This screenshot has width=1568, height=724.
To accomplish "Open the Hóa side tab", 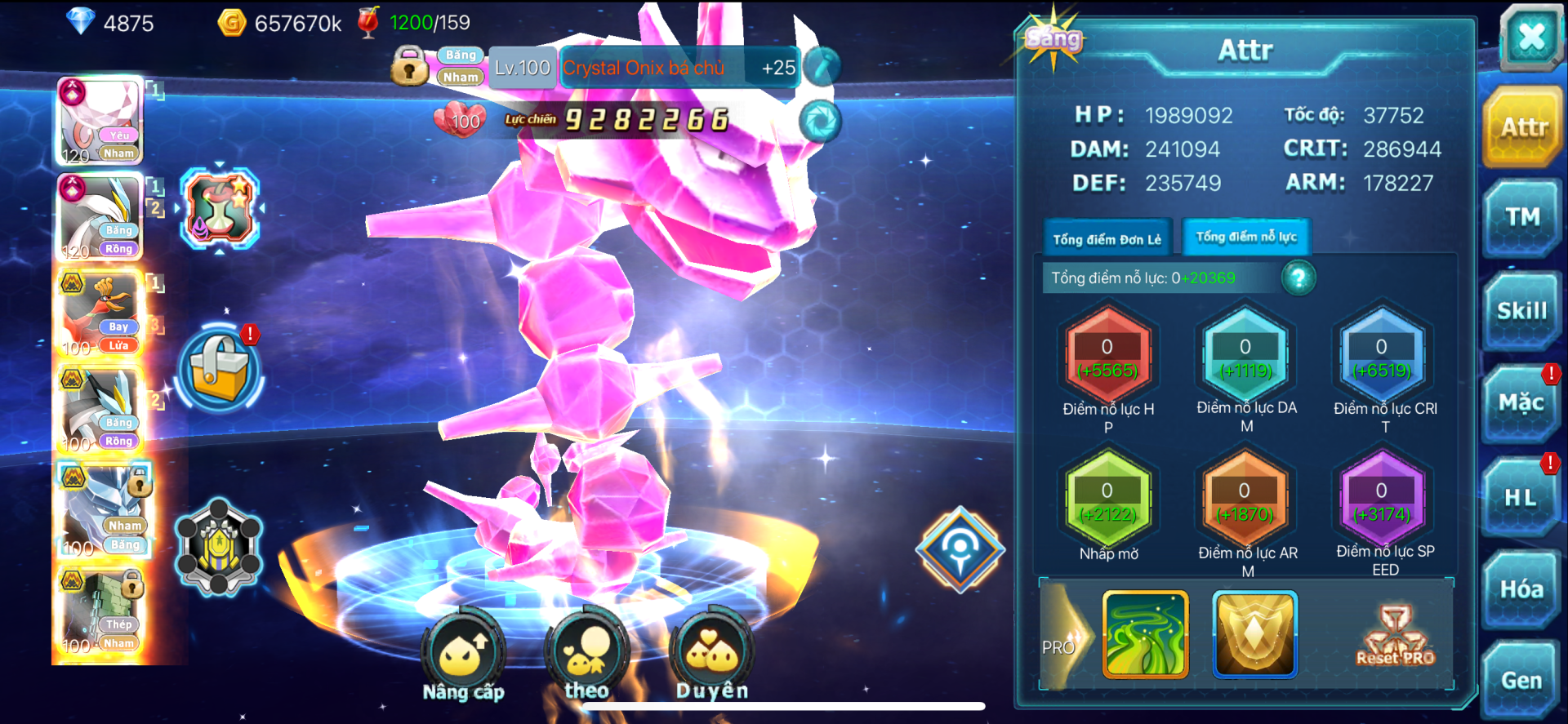I will (1521, 589).
